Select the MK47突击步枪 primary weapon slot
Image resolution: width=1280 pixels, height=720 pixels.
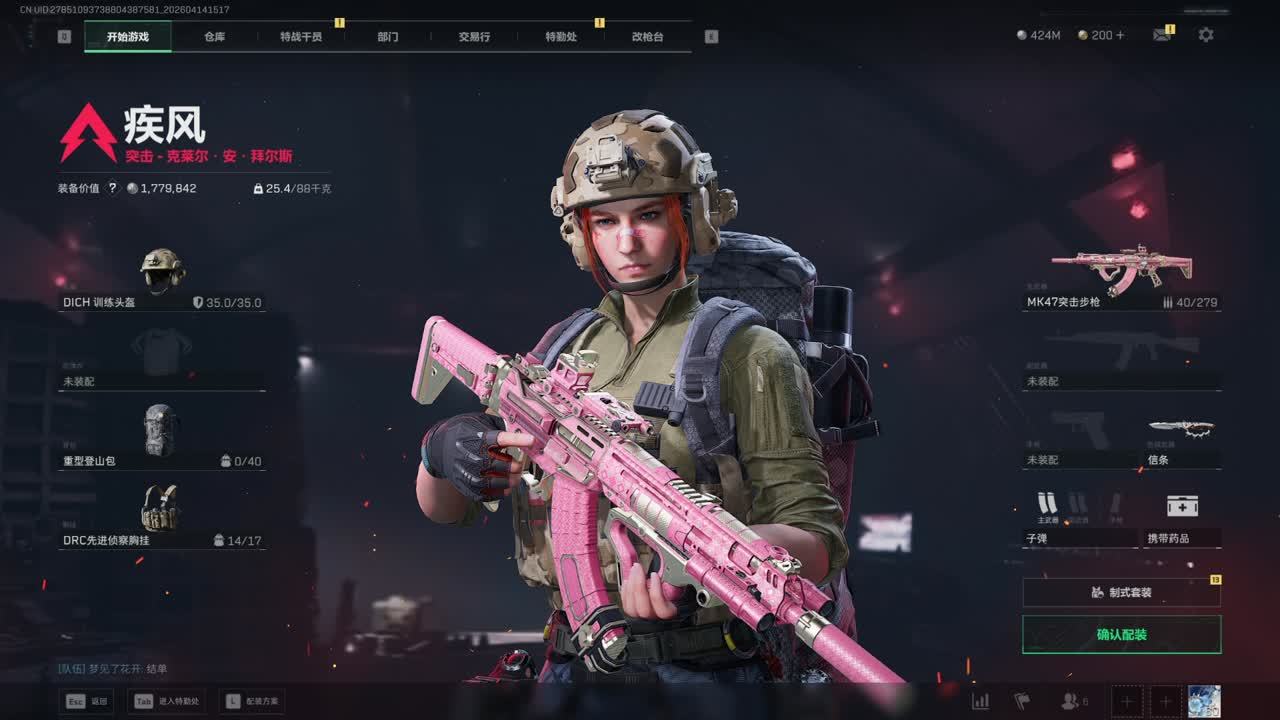pyautogui.click(x=1121, y=278)
